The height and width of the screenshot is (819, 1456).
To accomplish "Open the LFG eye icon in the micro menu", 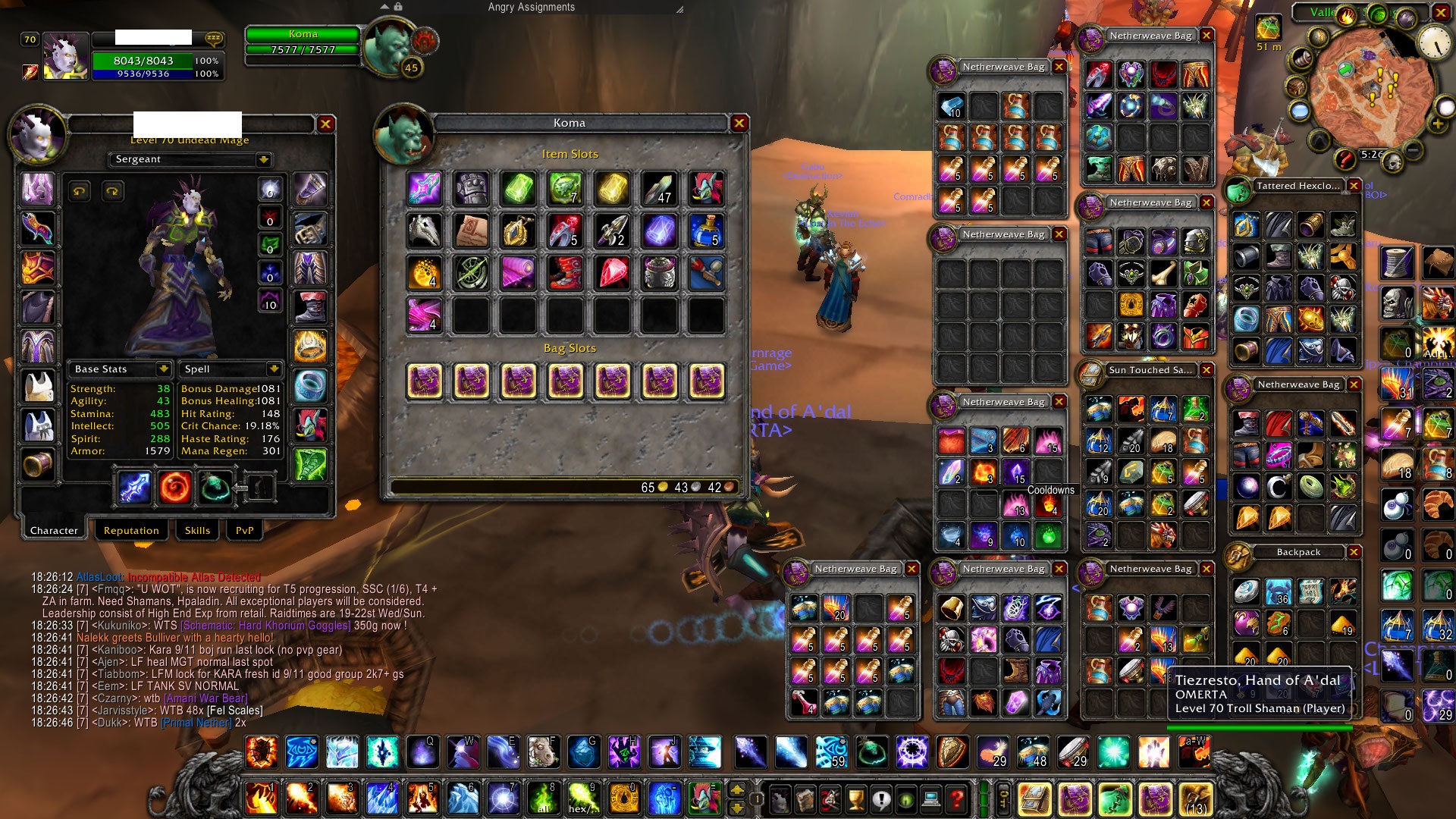I will click(x=906, y=799).
